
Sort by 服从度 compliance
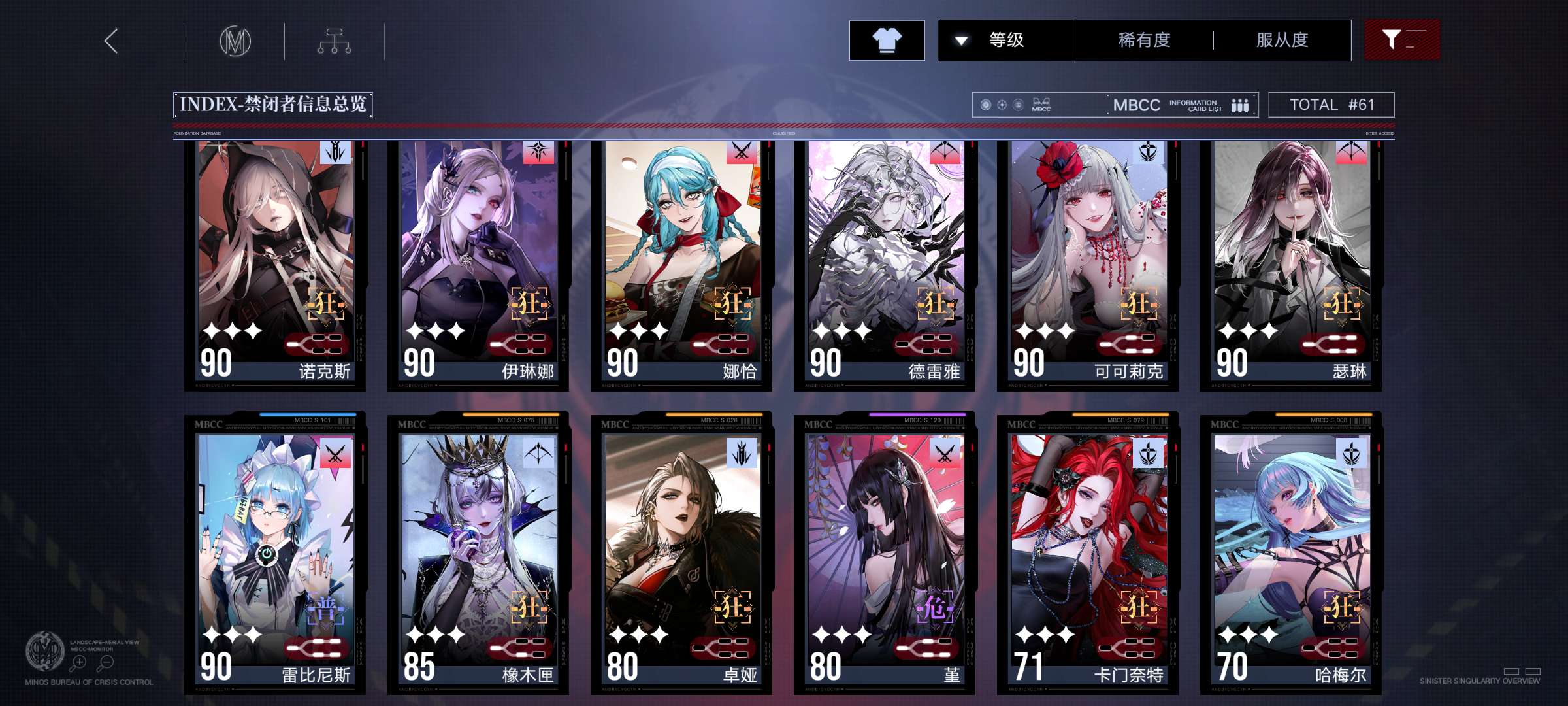[x=1282, y=41]
